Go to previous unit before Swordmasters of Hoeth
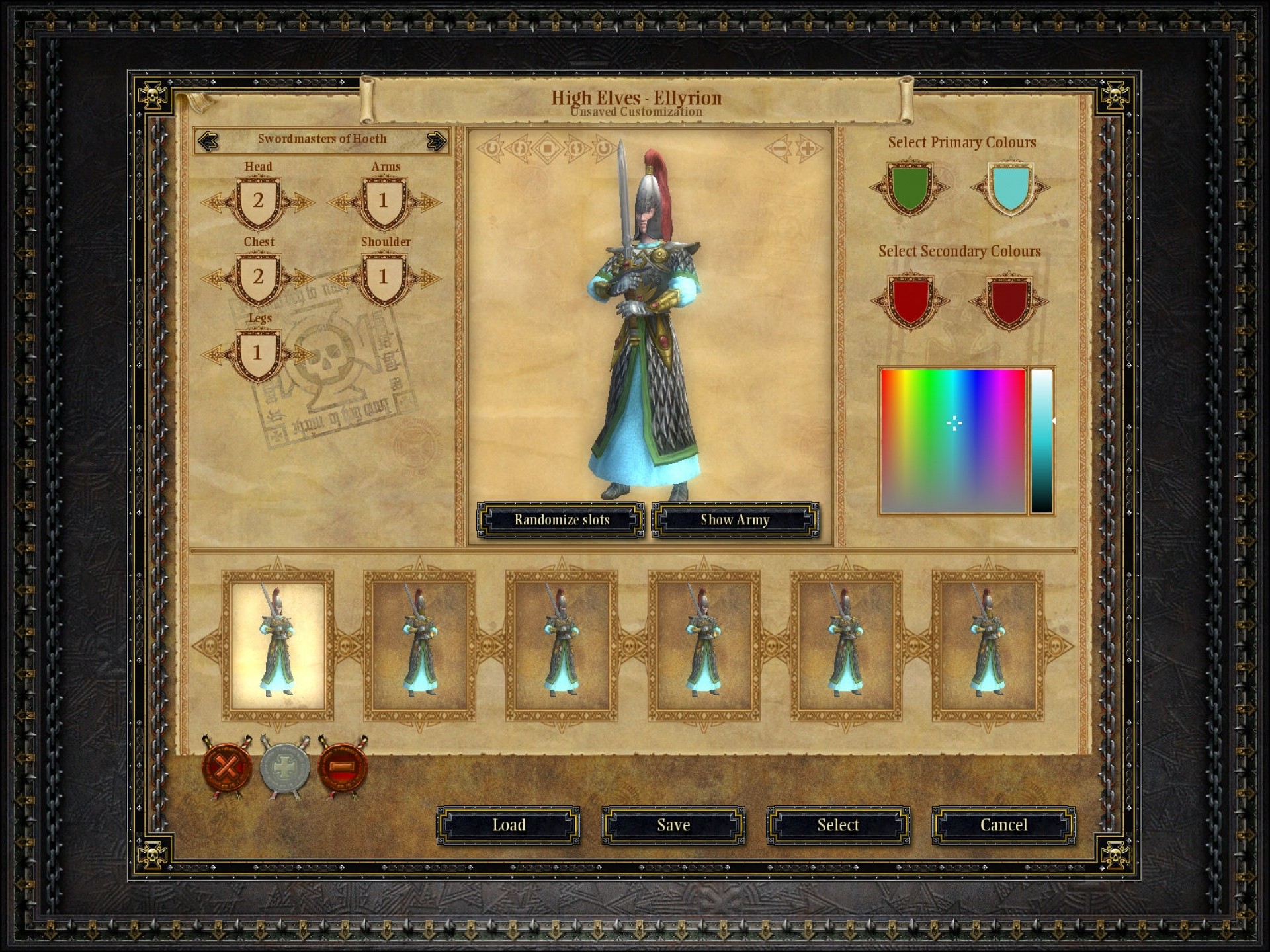The height and width of the screenshot is (952, 1270). (x=208, y=141)
